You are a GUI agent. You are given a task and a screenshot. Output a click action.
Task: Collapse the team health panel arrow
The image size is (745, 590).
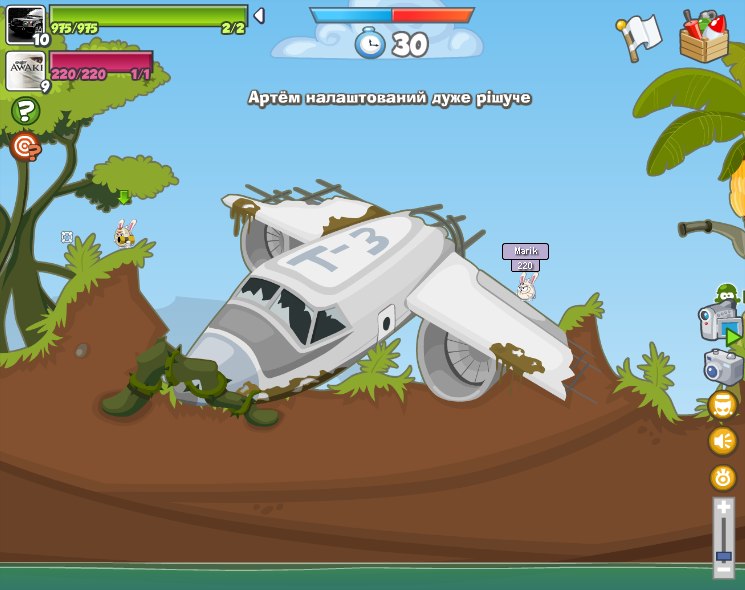pos(259,15)
